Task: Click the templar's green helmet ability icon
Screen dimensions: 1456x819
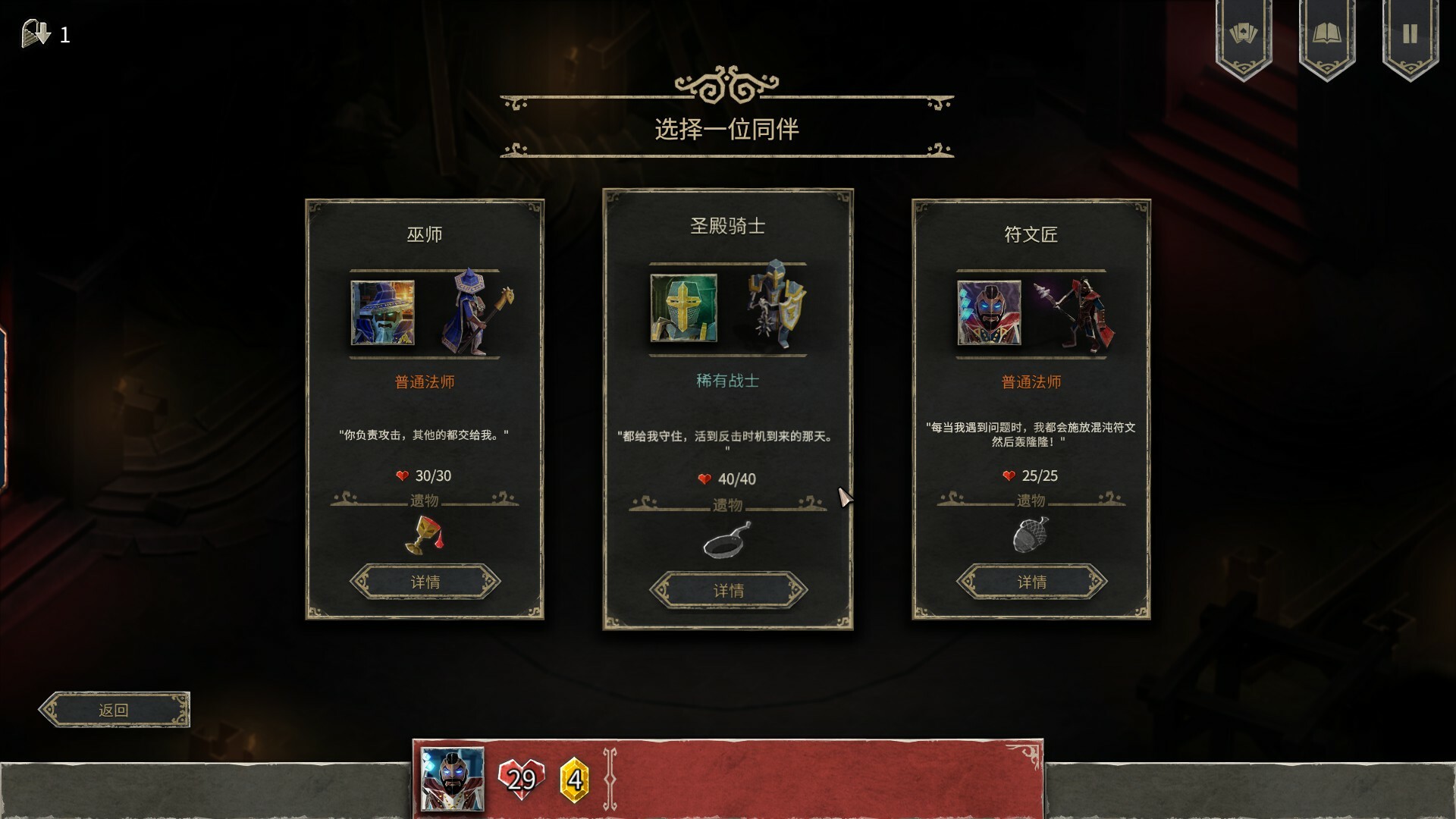Action: pos(682,307)
